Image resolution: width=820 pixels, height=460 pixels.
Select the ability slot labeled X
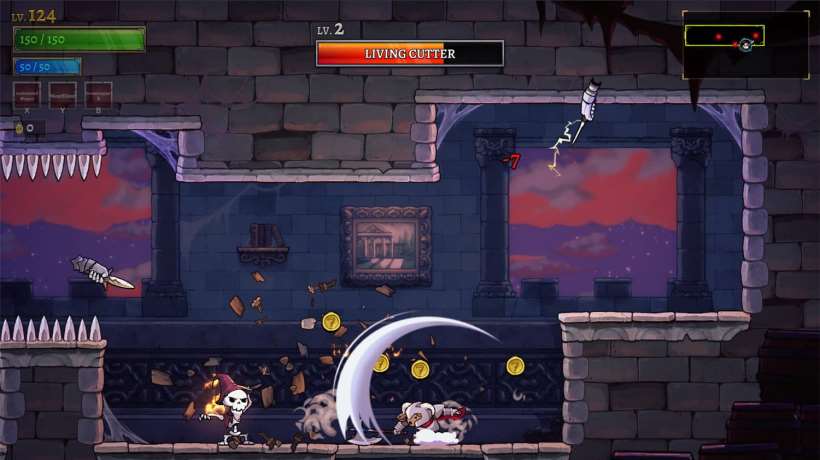pyautogui.click(x=27, y=95)
